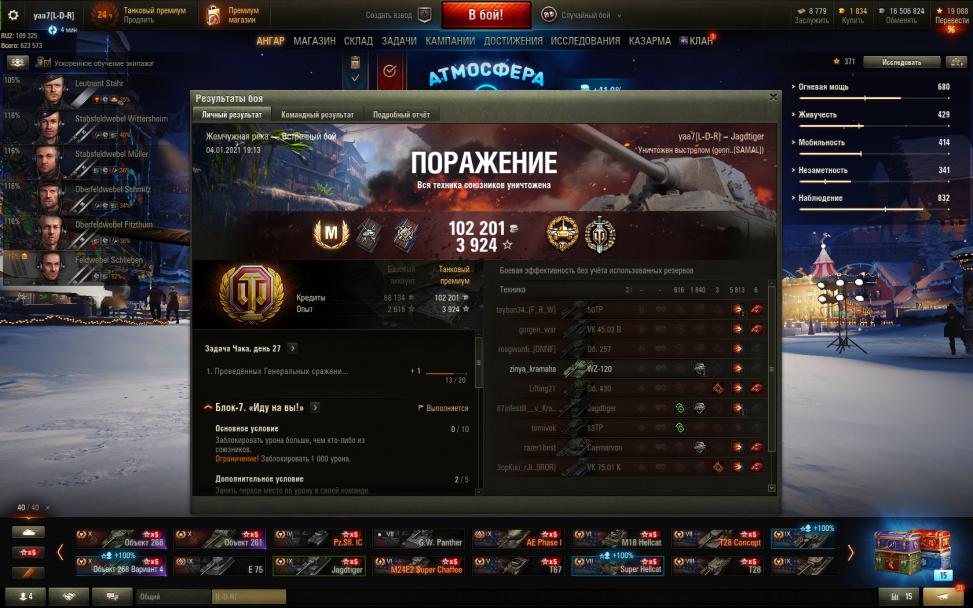Open the ИССЛЕДОВАНИЯ menu

pyautogui.click(x=585, y=41)
